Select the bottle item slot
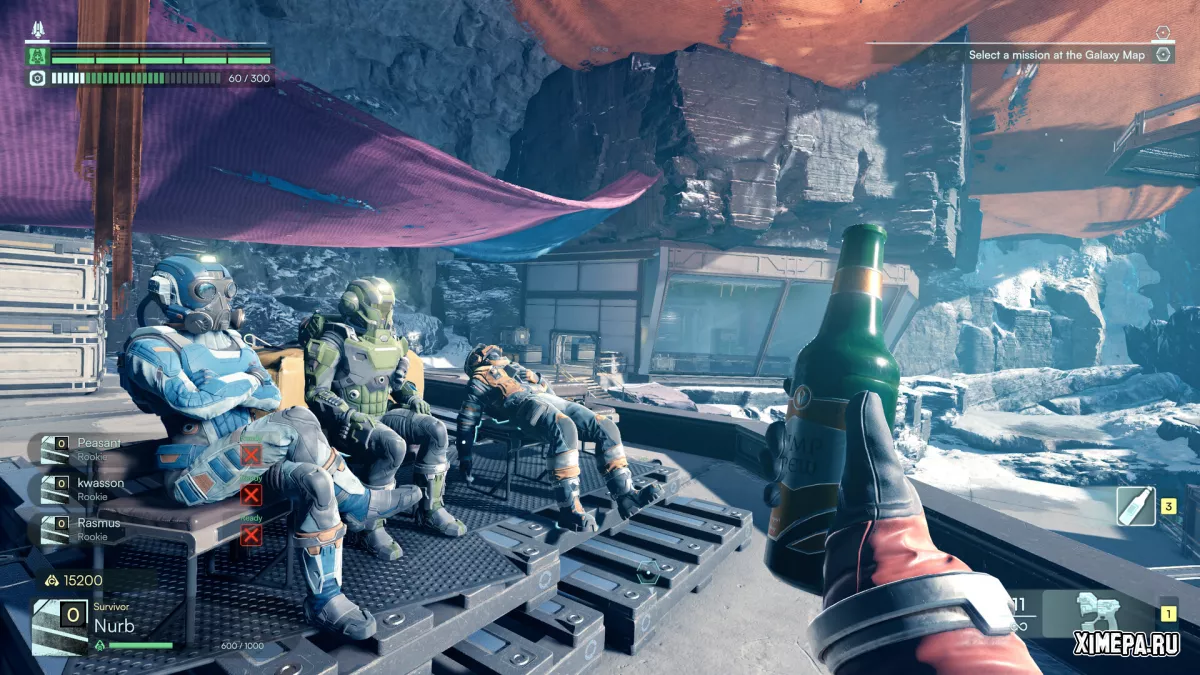Viewport: 1200px width, 675px height. (x=1135, y=506)
